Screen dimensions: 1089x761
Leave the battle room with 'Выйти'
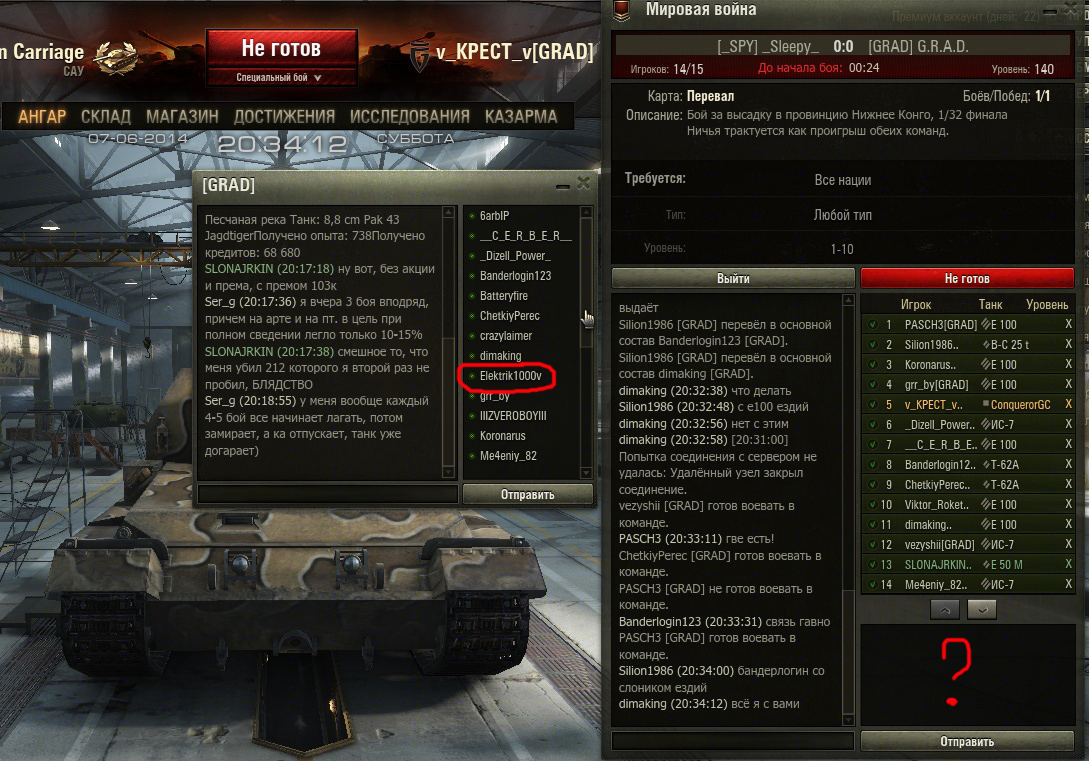733,279
